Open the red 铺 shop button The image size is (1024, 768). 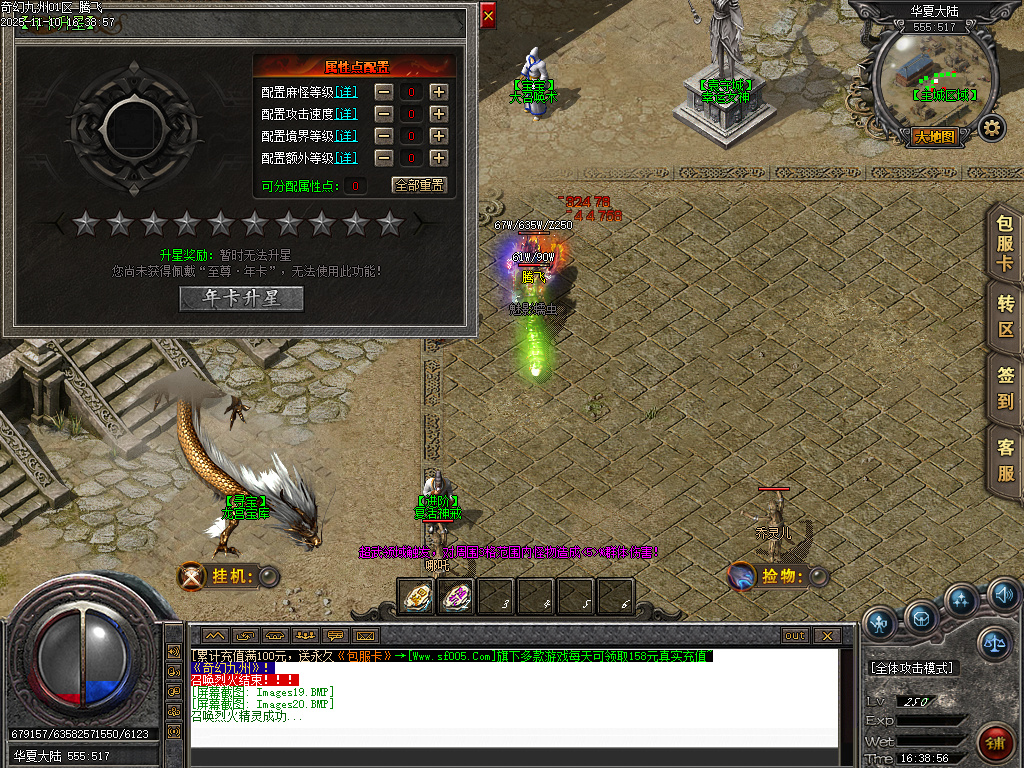(994, 744)
